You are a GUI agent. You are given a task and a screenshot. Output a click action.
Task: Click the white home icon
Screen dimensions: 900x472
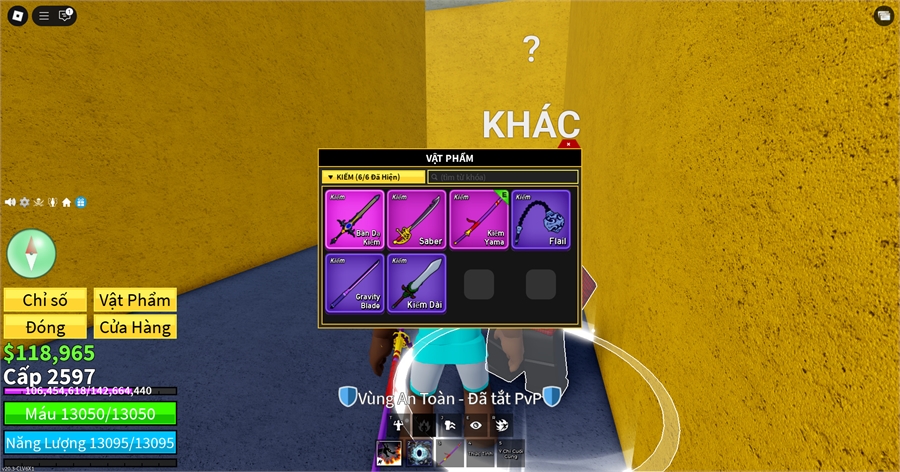click(x=66, y=202)
